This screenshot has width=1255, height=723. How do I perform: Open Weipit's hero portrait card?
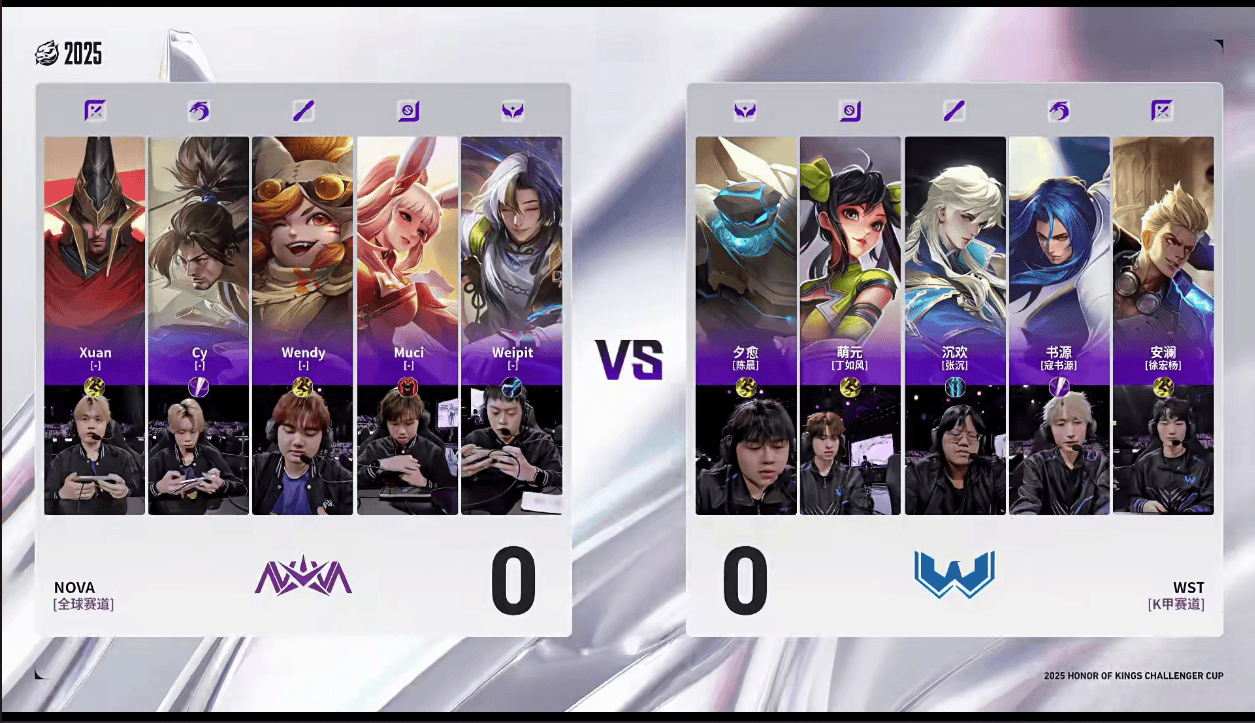511,240
